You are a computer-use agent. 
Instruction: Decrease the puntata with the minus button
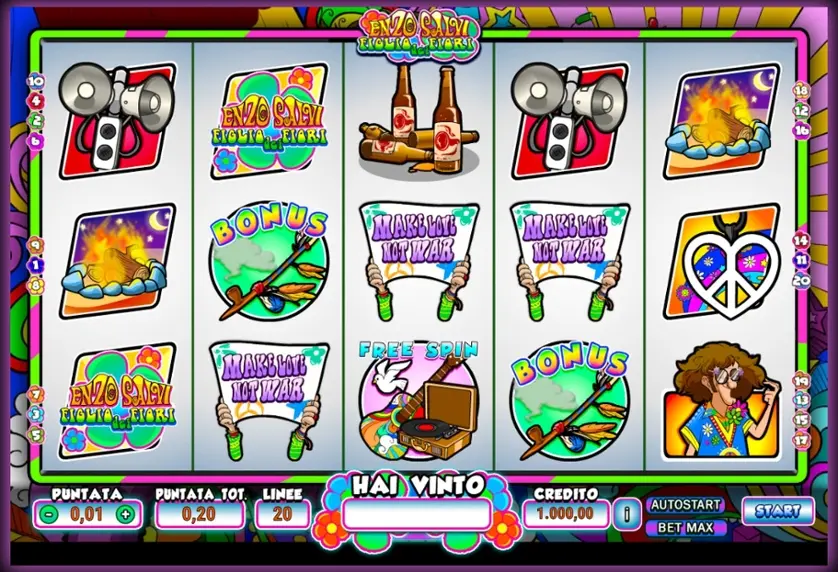(x=49, y=515)
